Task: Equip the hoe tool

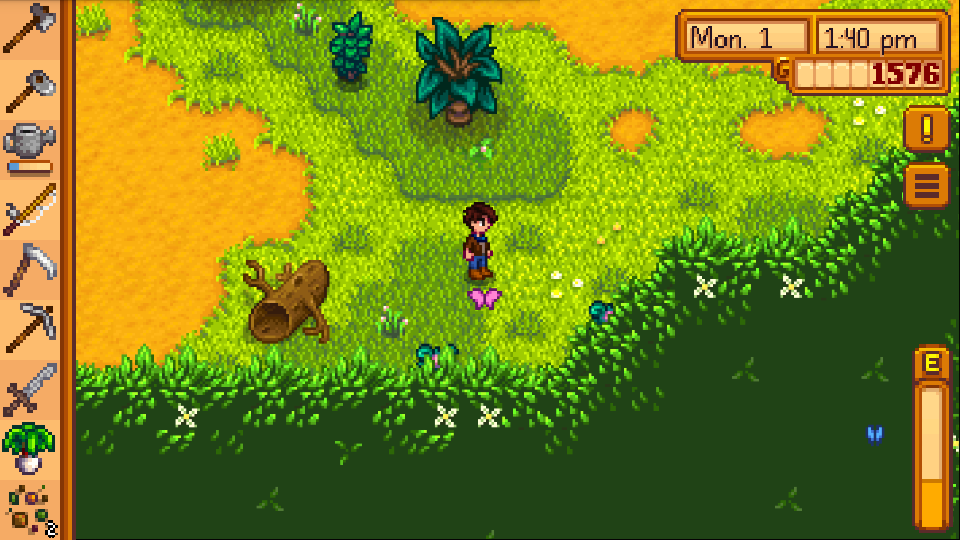Action: click(x=28, y=89)
